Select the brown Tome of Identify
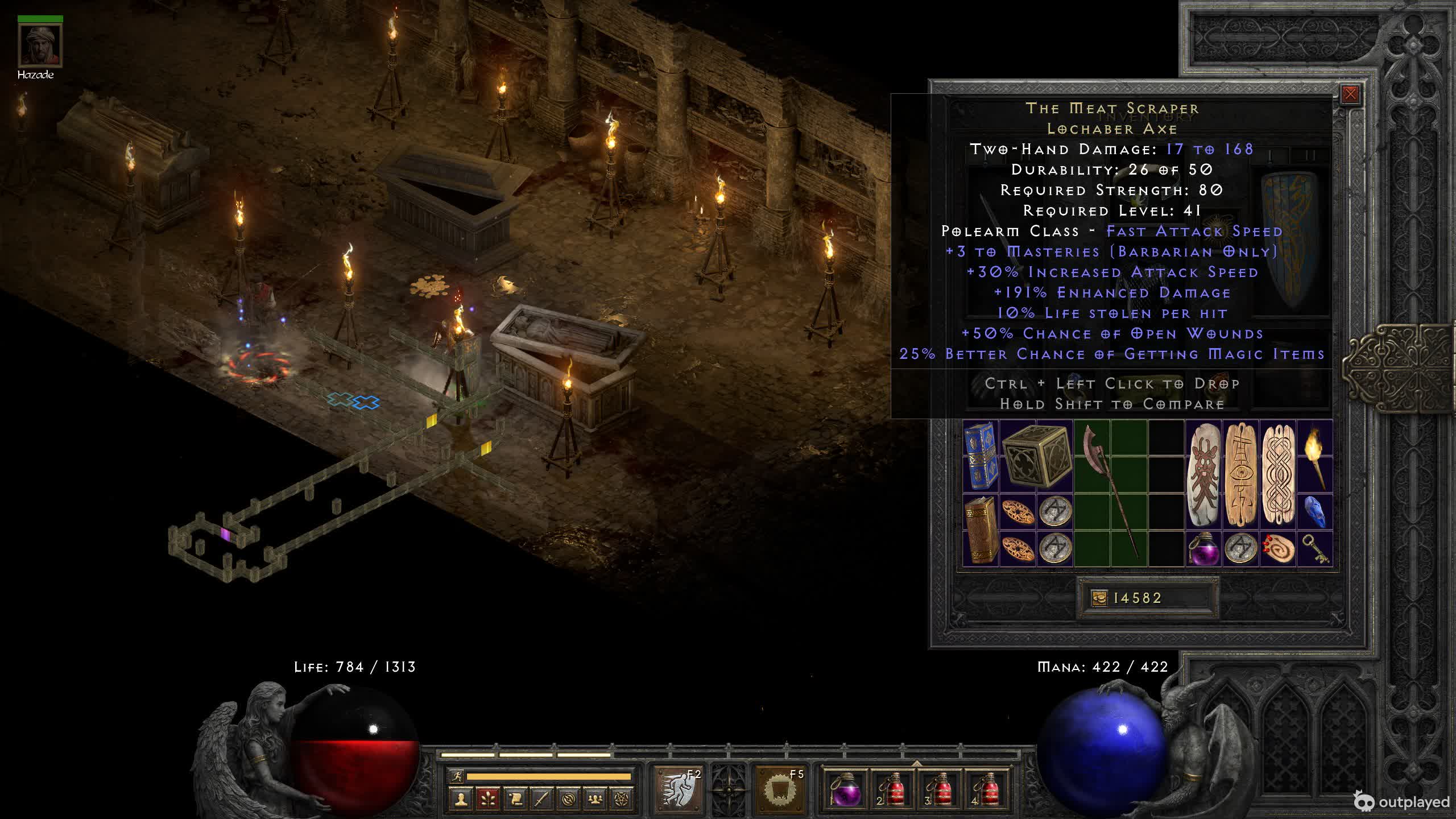Screen dimensions: 1456x819 (981, 530)
